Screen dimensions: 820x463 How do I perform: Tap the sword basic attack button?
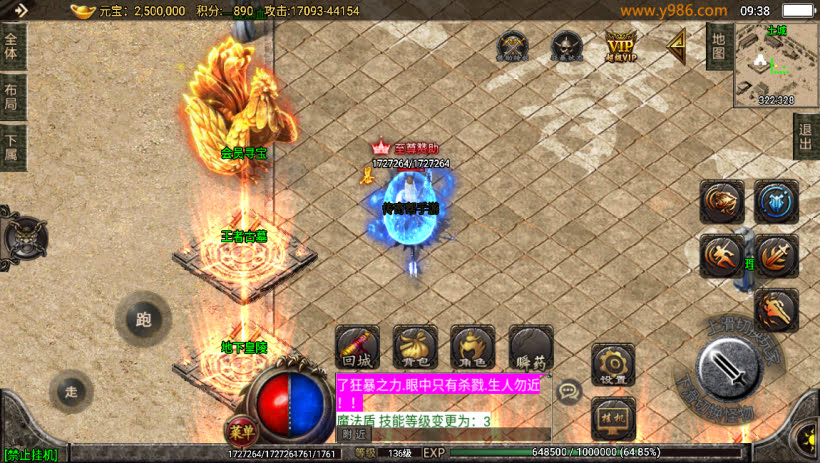[x=731, y=367]
